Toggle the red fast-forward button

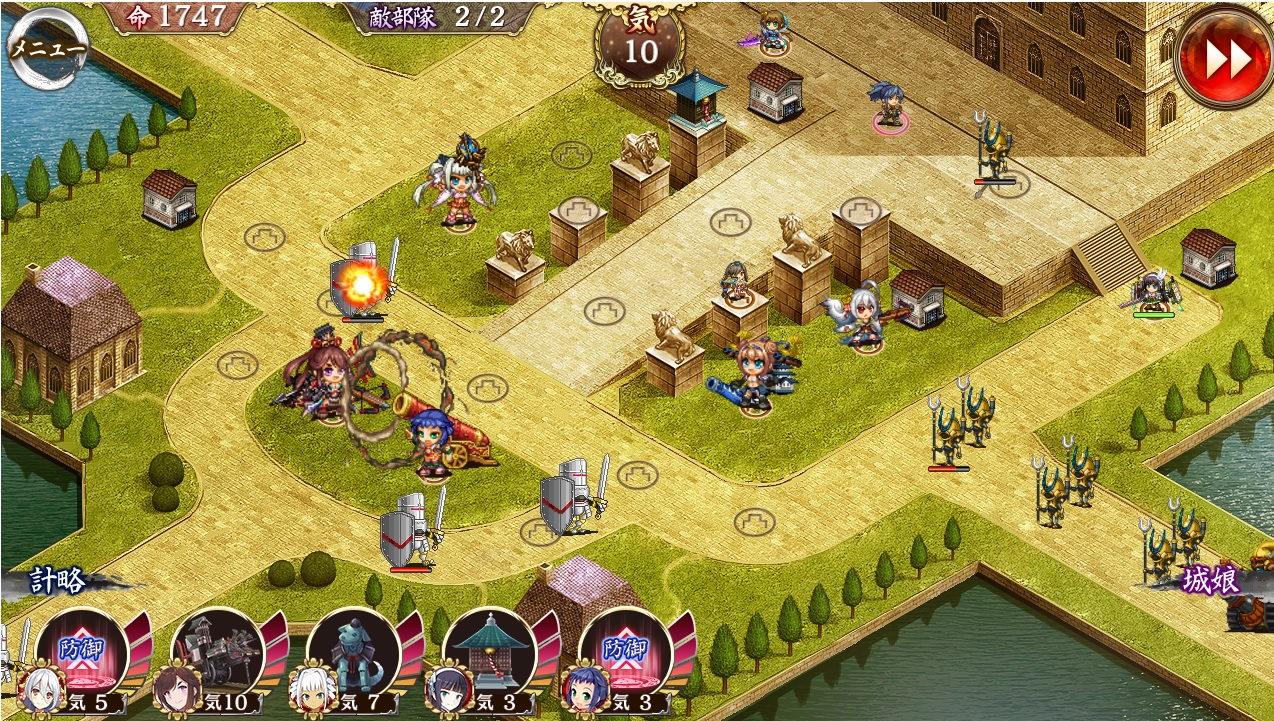(x=1225, y=58)
